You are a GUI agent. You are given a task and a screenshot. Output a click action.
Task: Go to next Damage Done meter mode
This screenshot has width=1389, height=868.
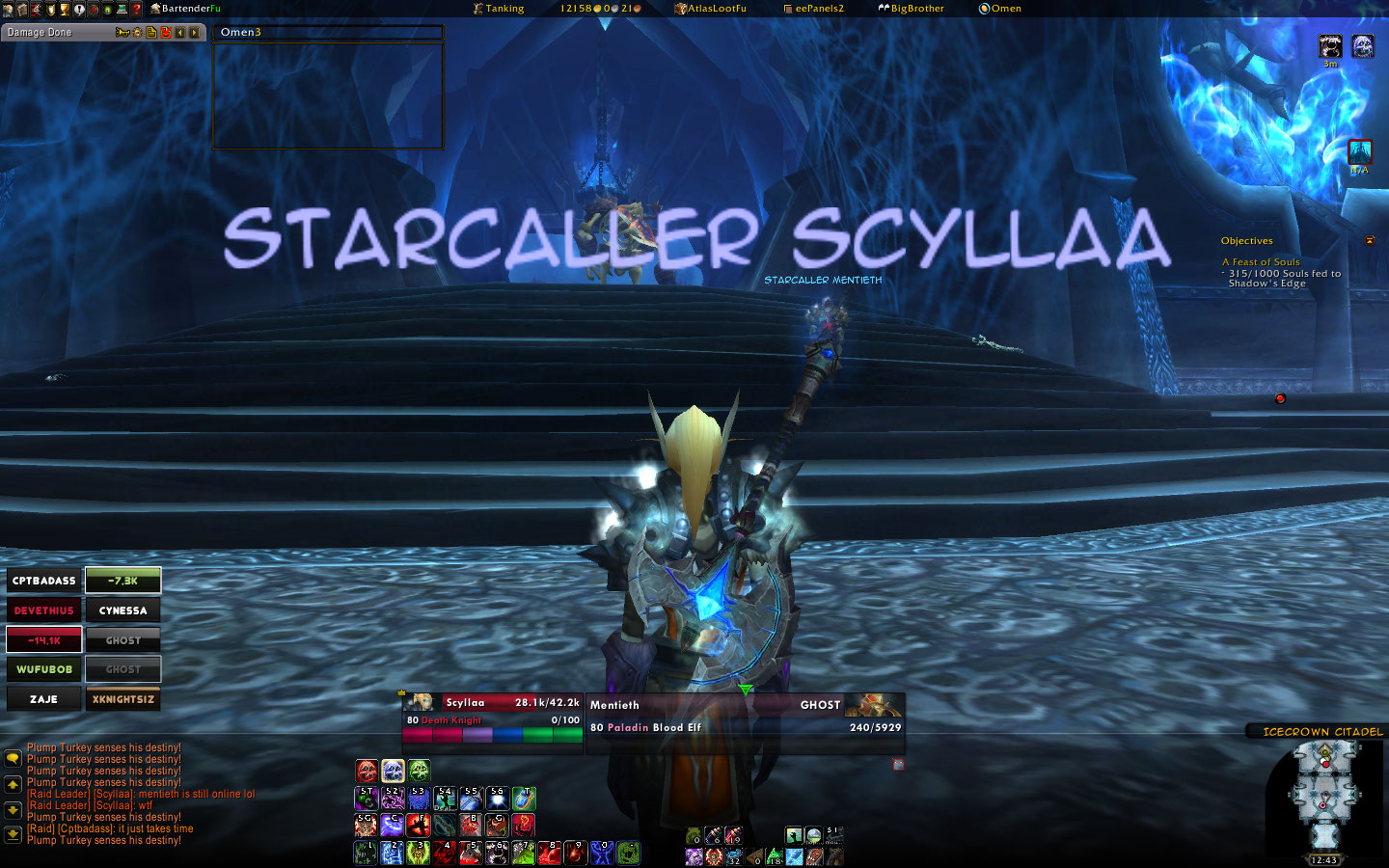click(x=195, y=33)
